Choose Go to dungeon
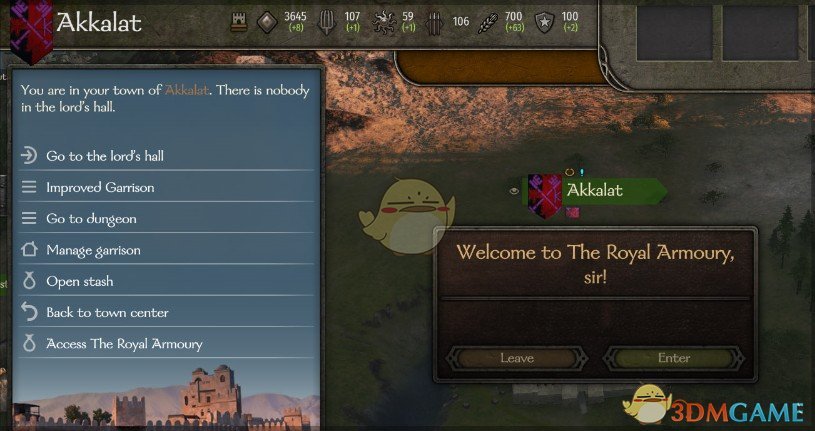 click(91, 218)
